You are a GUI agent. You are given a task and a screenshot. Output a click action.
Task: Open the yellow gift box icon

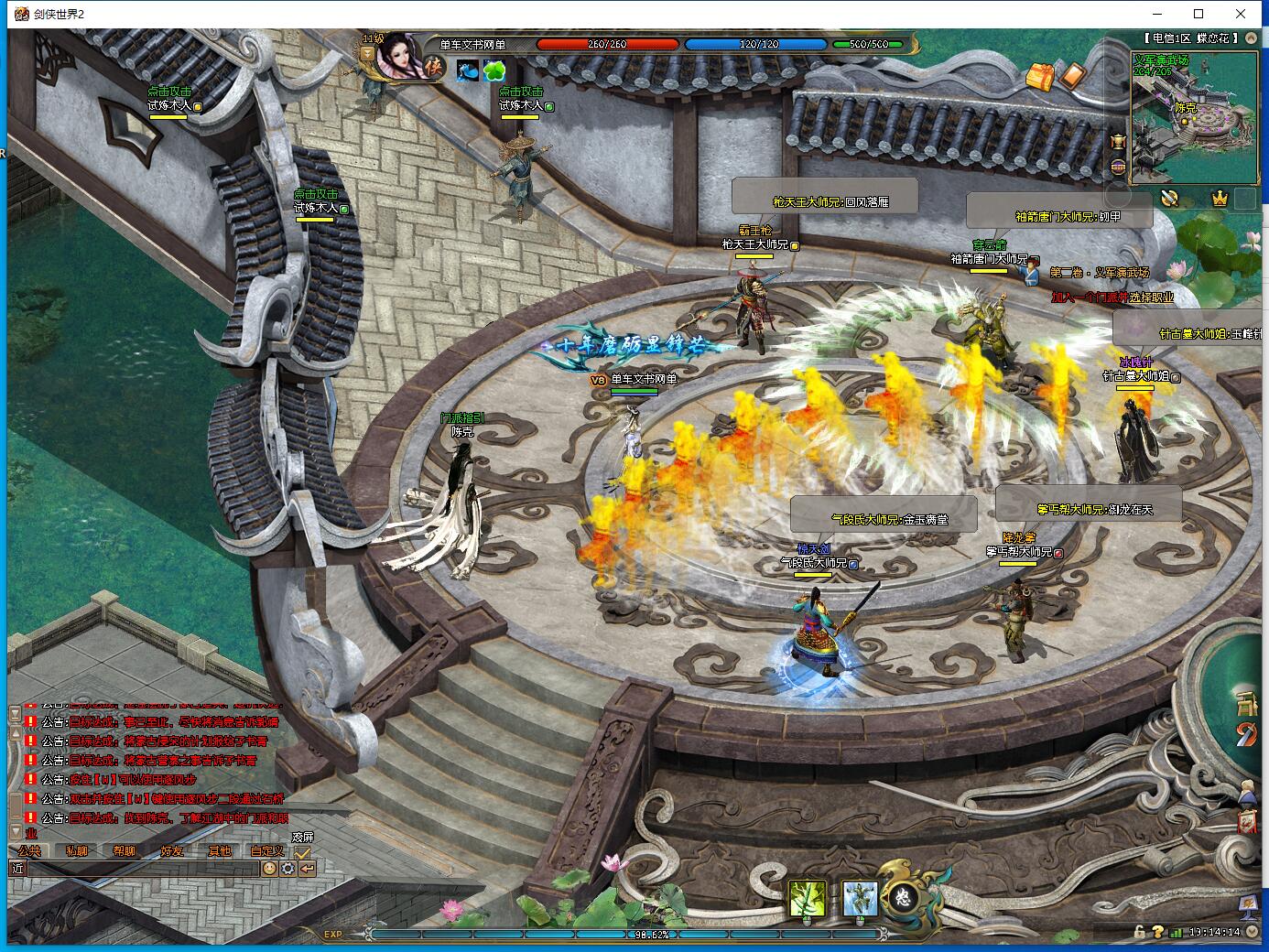click(1040, 77)
